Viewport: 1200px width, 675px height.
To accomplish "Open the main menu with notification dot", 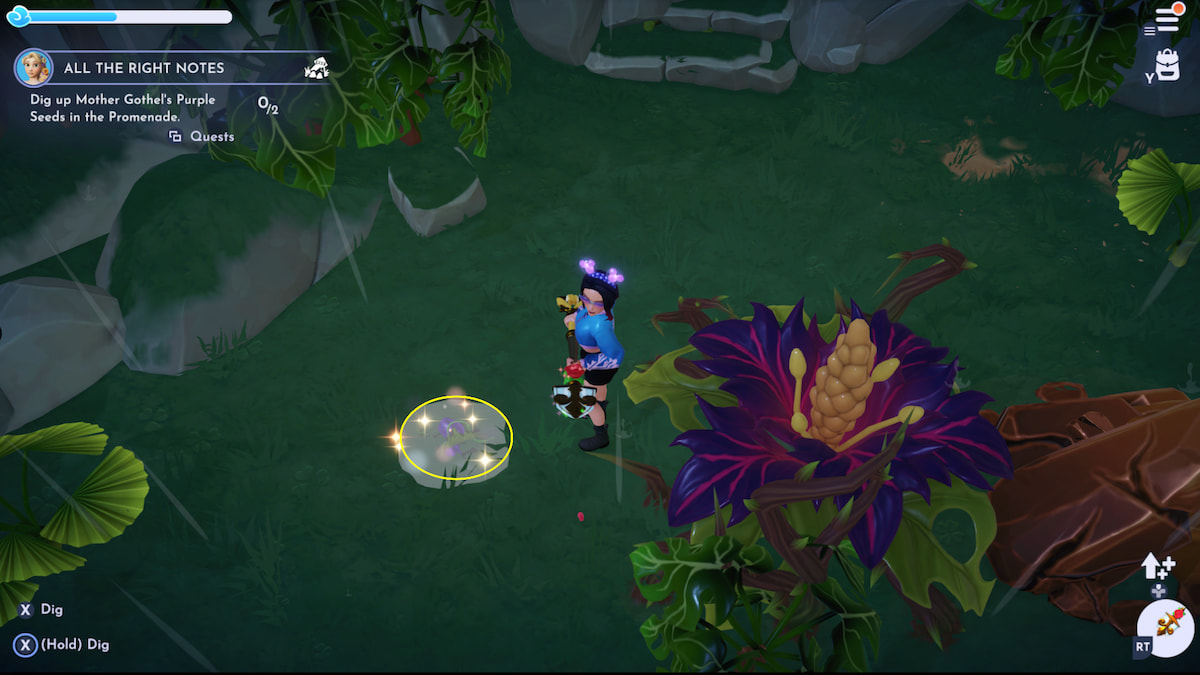I will point(1166,19).
